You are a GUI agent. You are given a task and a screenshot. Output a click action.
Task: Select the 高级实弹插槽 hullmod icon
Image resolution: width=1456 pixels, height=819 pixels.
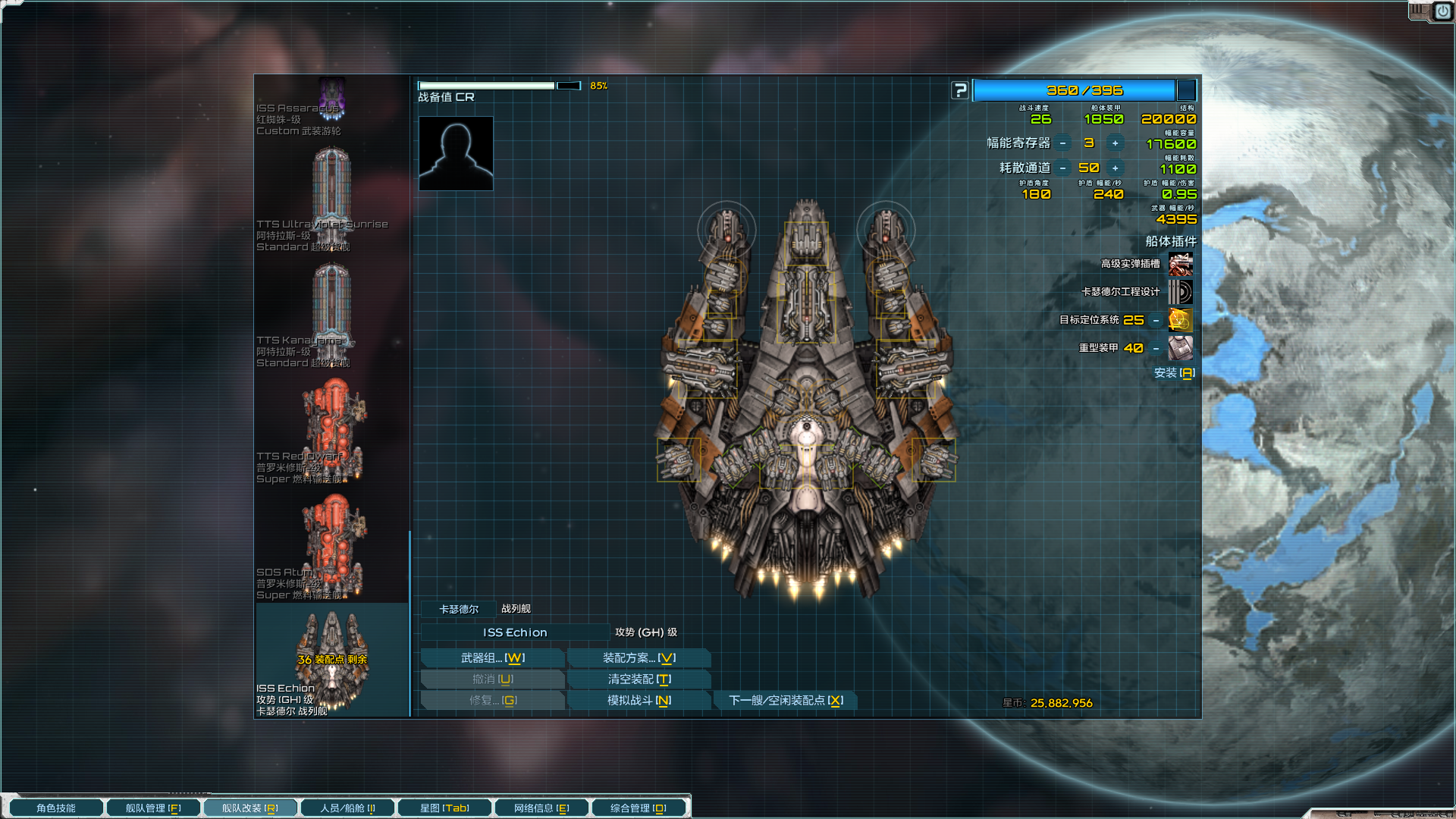pos(1181,265)
